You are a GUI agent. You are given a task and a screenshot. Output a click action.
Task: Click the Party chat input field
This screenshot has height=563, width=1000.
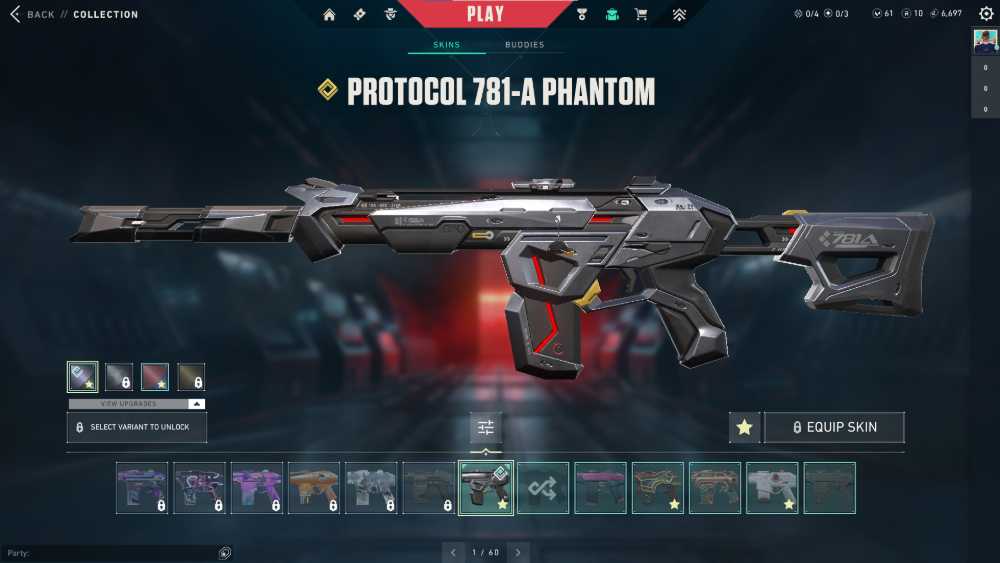click(x=110, y=553)
